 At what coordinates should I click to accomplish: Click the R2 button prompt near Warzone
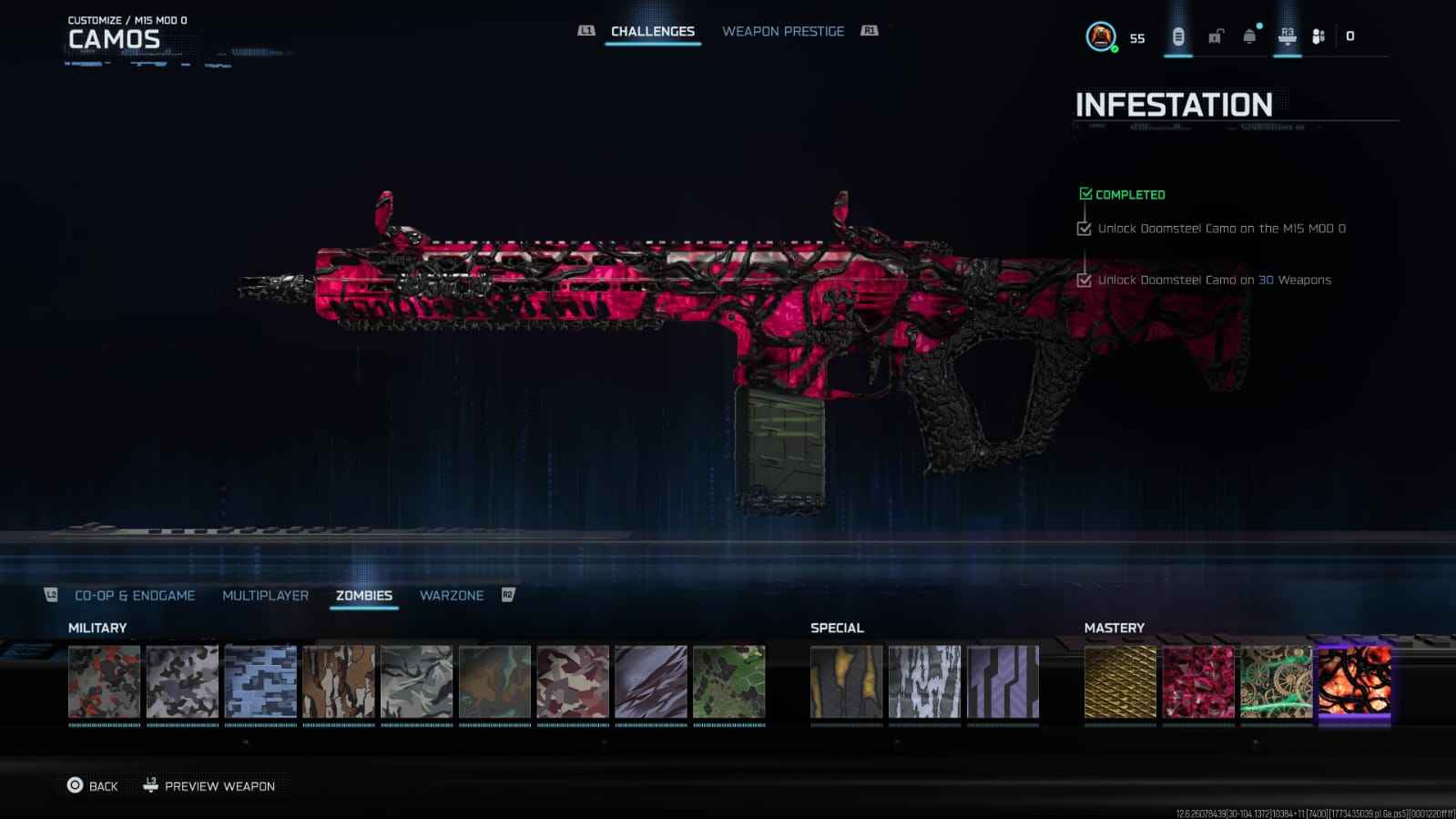pos(509,595)
